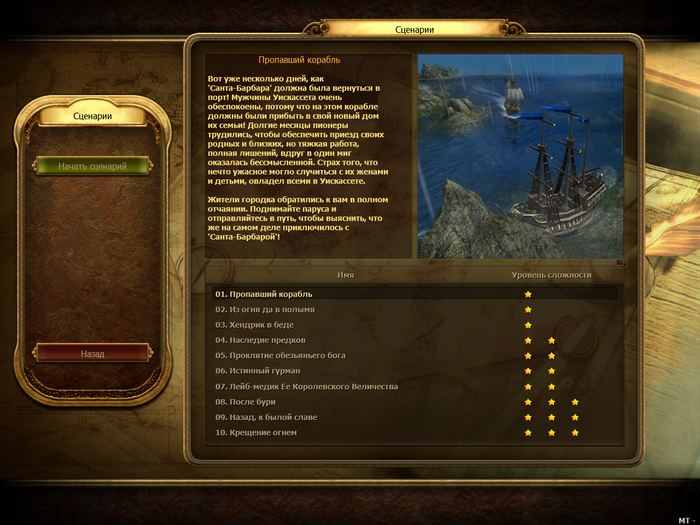The image size is (700, 525).
Task: Pick scenario 03 'Хендрик в беде'
Action: point(254,325)
